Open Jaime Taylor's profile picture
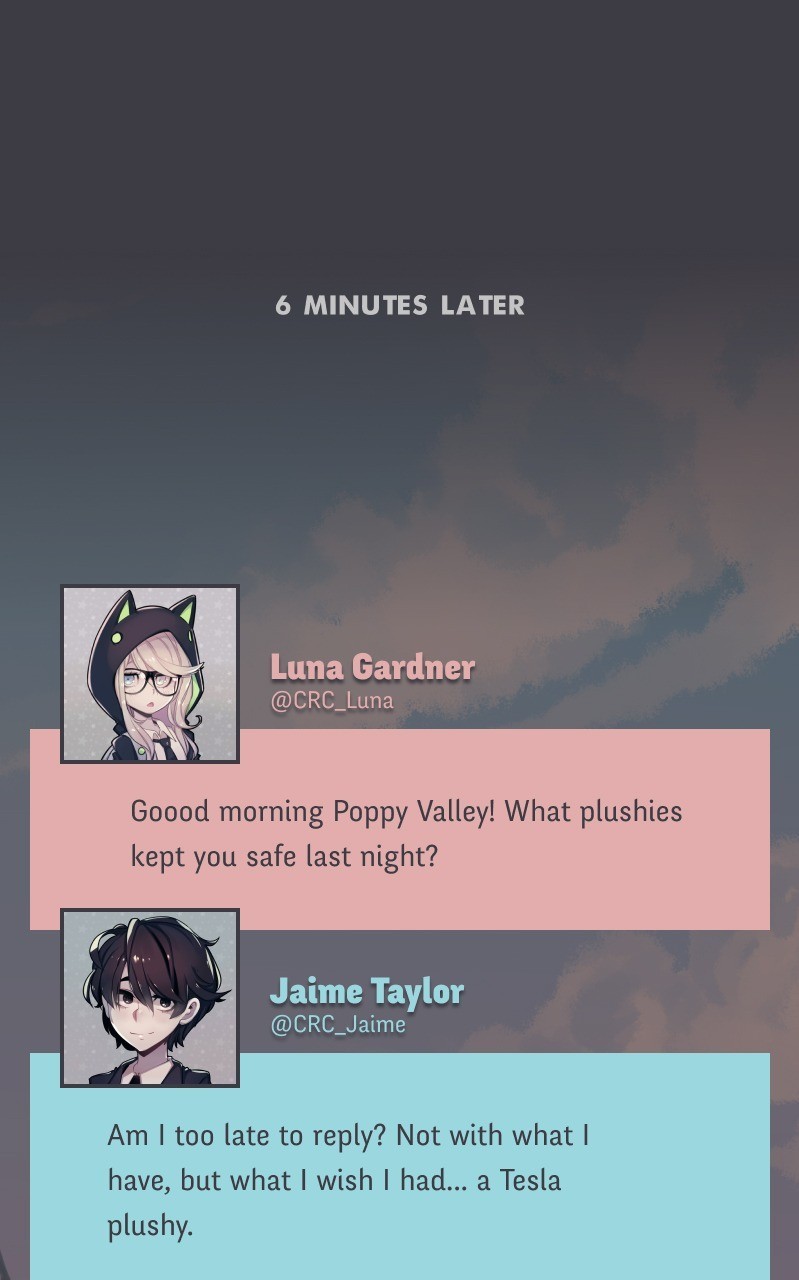Viewport: 799px width, 1280px height. tap(150, 998)
